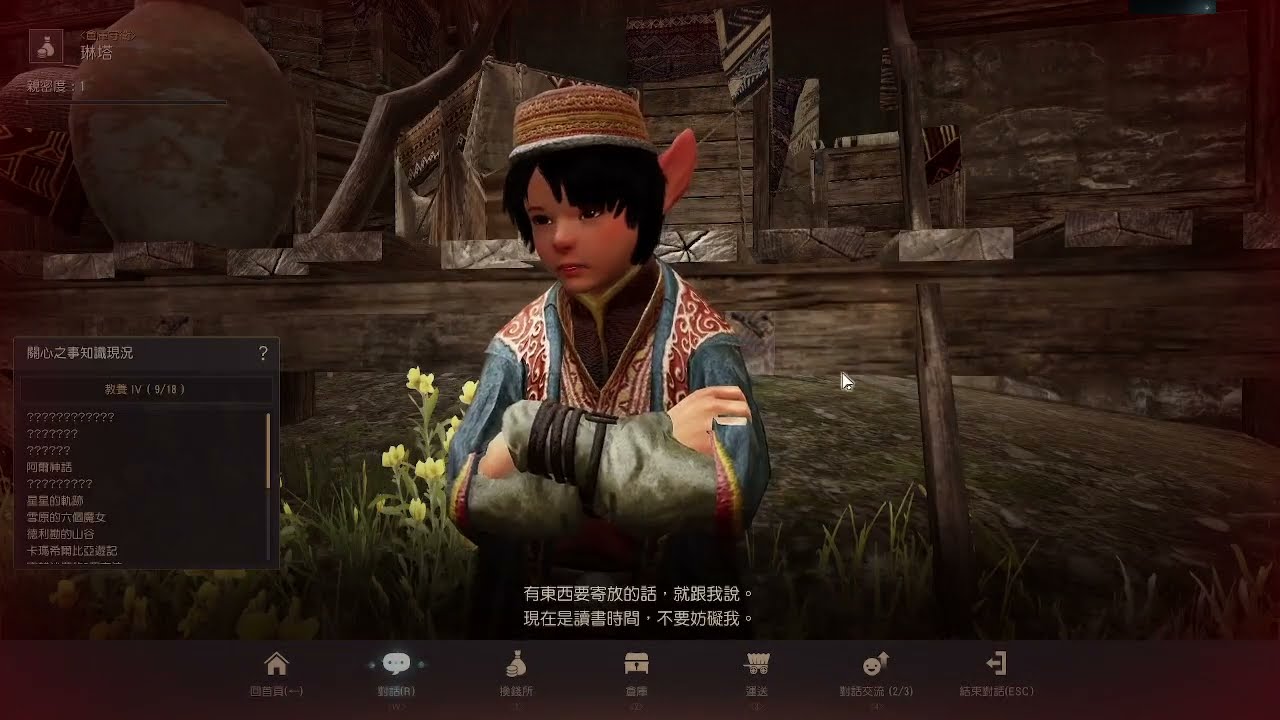This screenshot has width=1280, height=720.
Task: Click the 結束對話(ESC) exit door icon
Action: 997,662
